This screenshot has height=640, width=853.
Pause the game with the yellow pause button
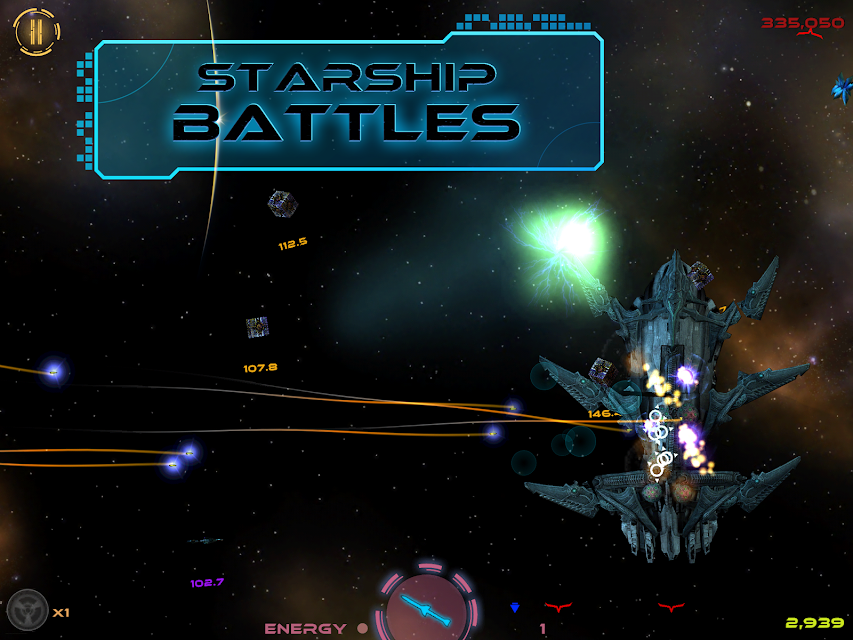click(x=37, y=32)
